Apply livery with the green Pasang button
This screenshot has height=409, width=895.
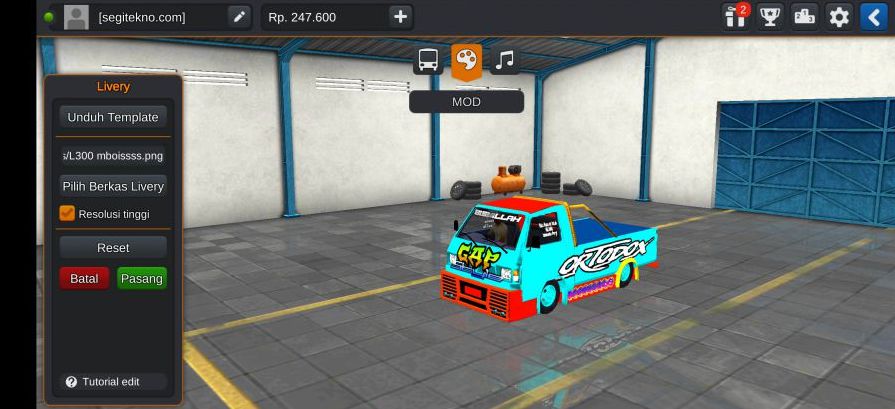(x=141, y=278)
